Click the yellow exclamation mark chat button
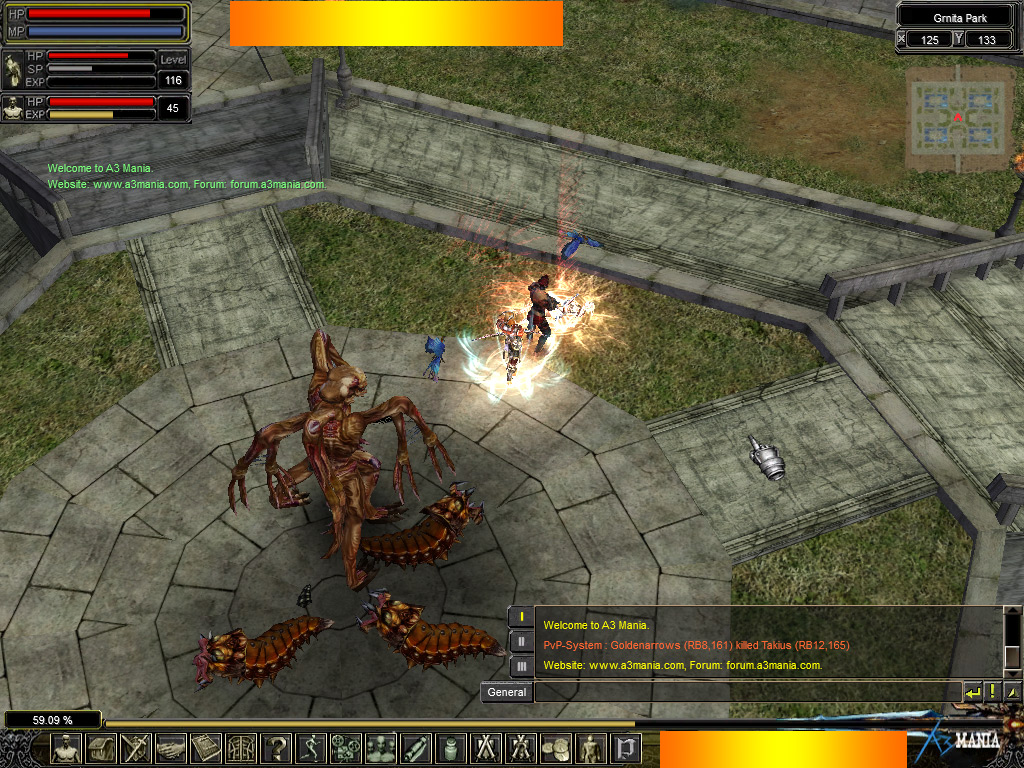1024x768 pixels. click(x=993, y=692)
